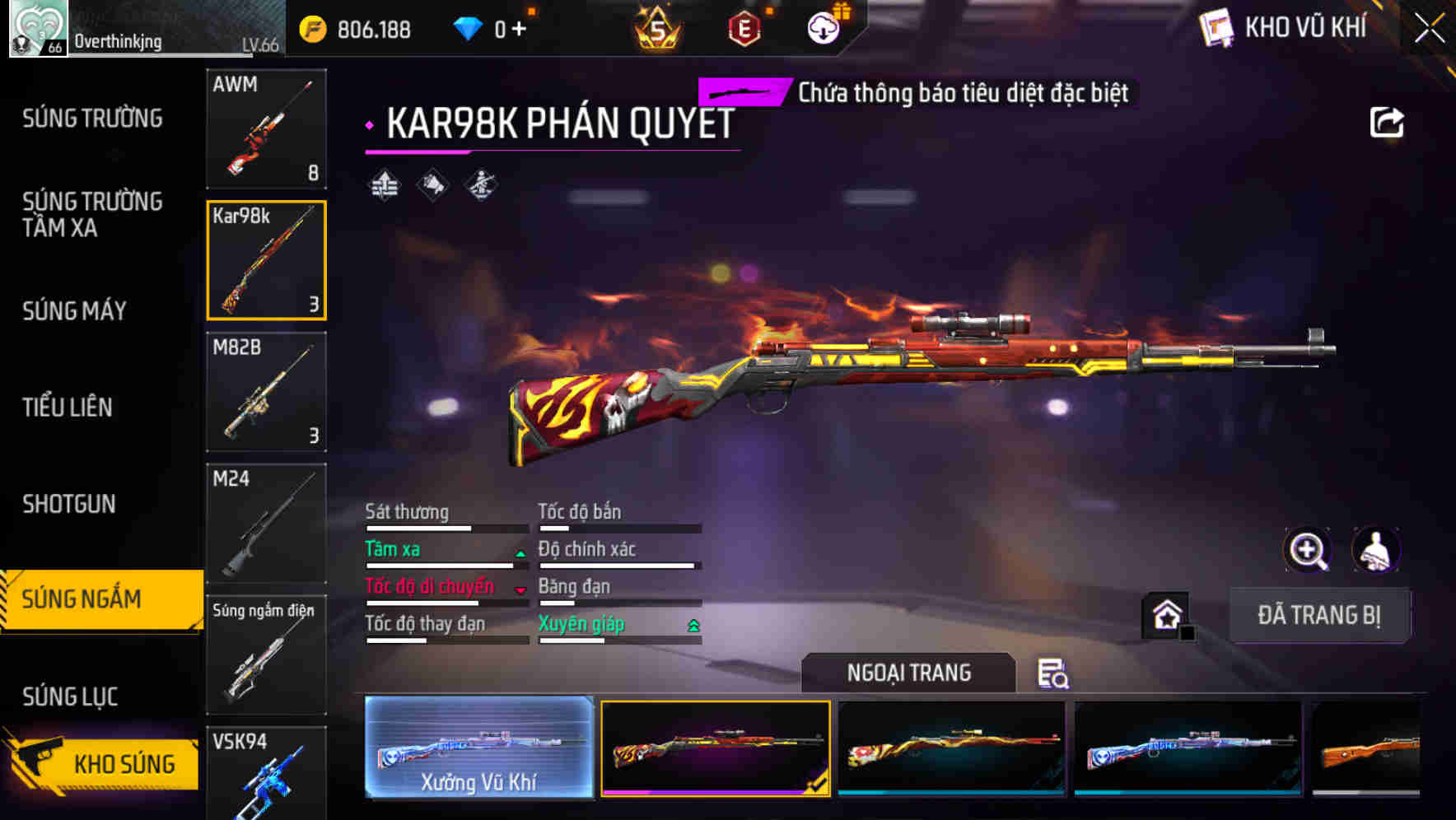
Task: Select the SÚNG TRƯỜNG category
Action: click(x=92, y=118)
